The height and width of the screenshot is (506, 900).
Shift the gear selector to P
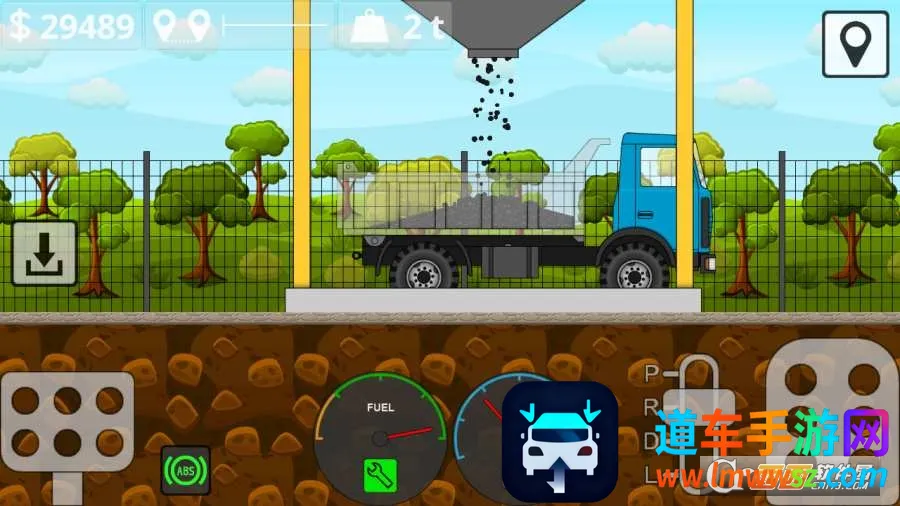[653, 375]
